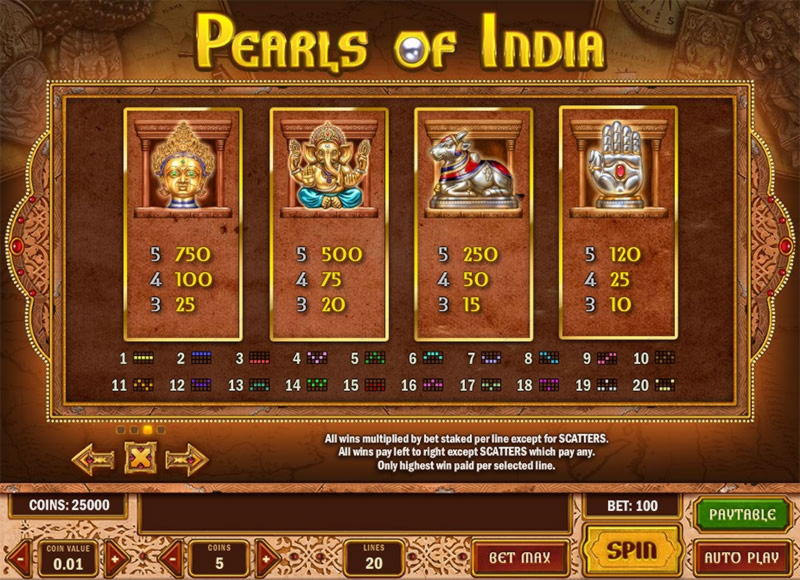Increase the number of coins
Viewport: 800px width, 580px height.
tap(265, 557)
